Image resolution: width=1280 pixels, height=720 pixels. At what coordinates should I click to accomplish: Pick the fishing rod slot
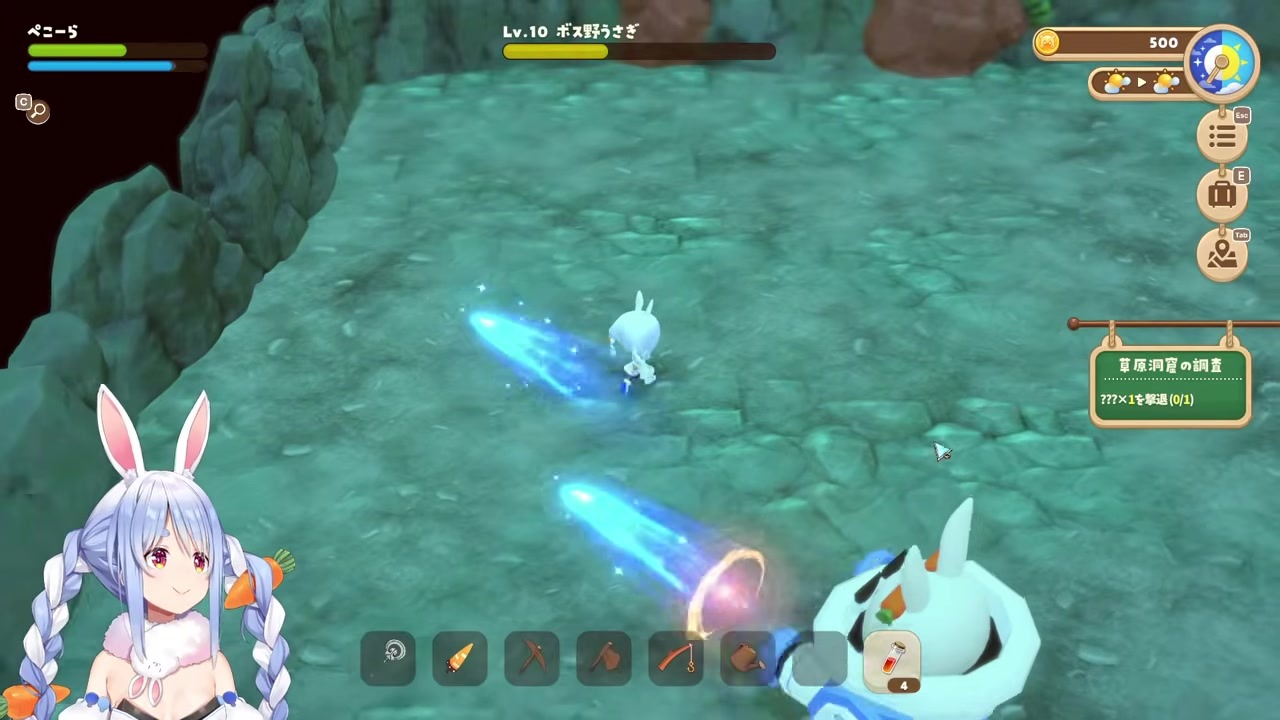(x=676, y=658)
